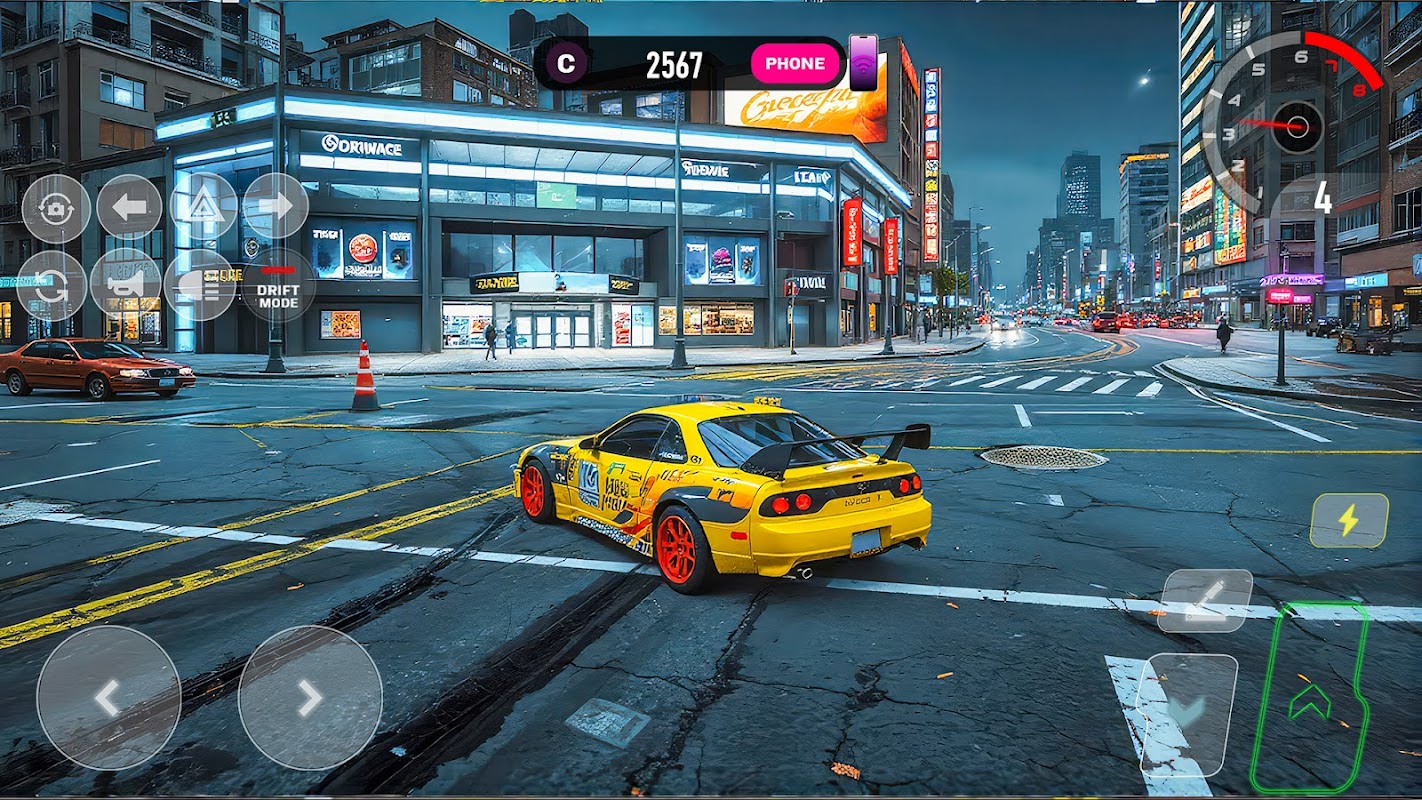1422x800 pixels.
Task: Tap the smartphone icon with wifi symbol
Action: [863, 62]
